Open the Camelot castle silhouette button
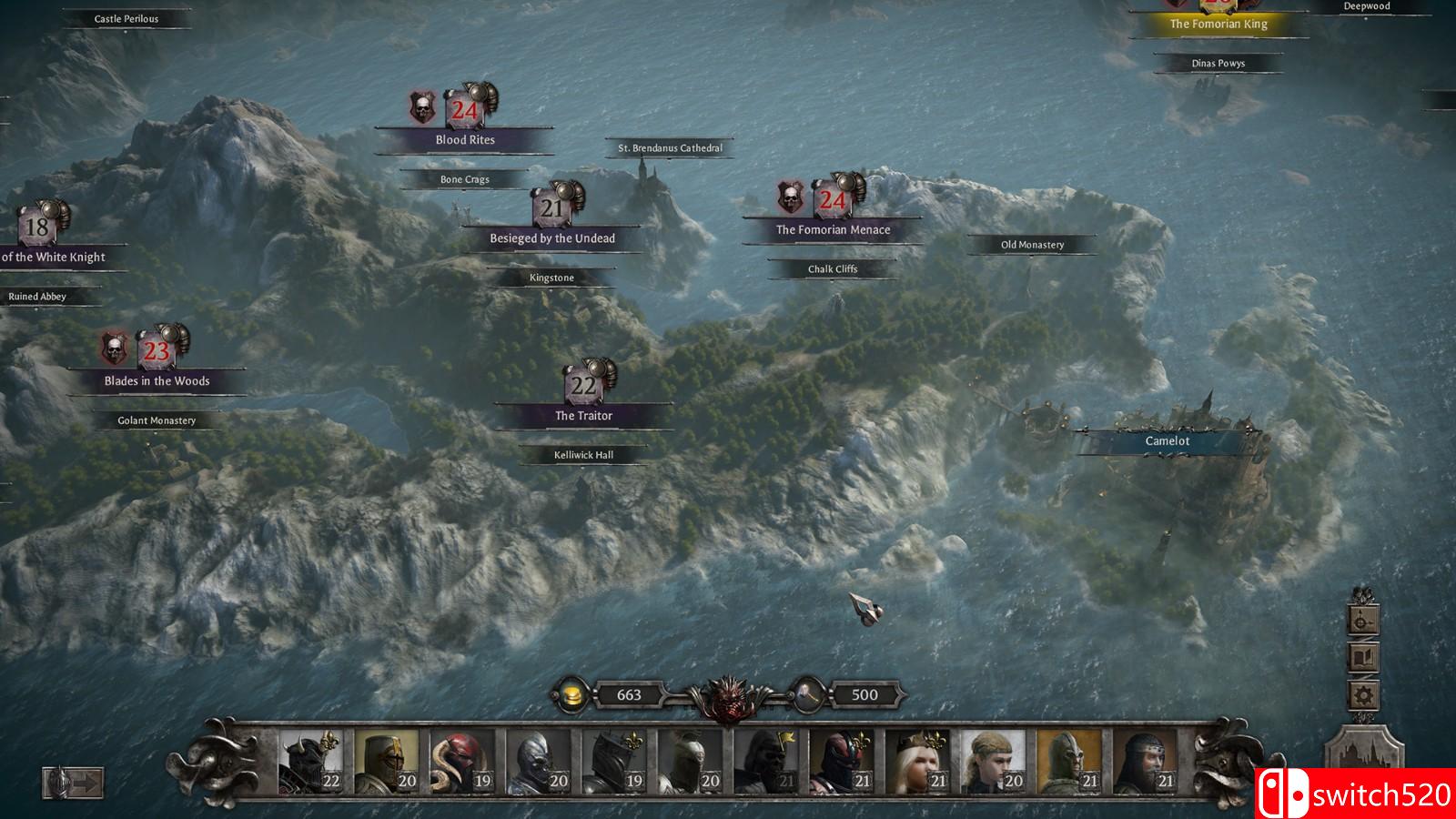This screenshot has height=819, width=1456. (x=1362, y=755)
